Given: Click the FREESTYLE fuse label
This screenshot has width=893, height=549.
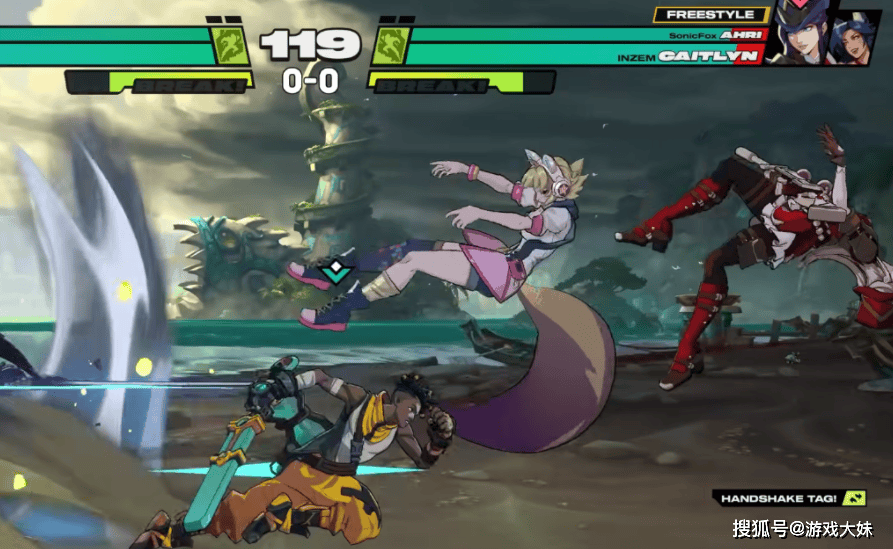Looking at the screenshot, I should click(711, 15).
